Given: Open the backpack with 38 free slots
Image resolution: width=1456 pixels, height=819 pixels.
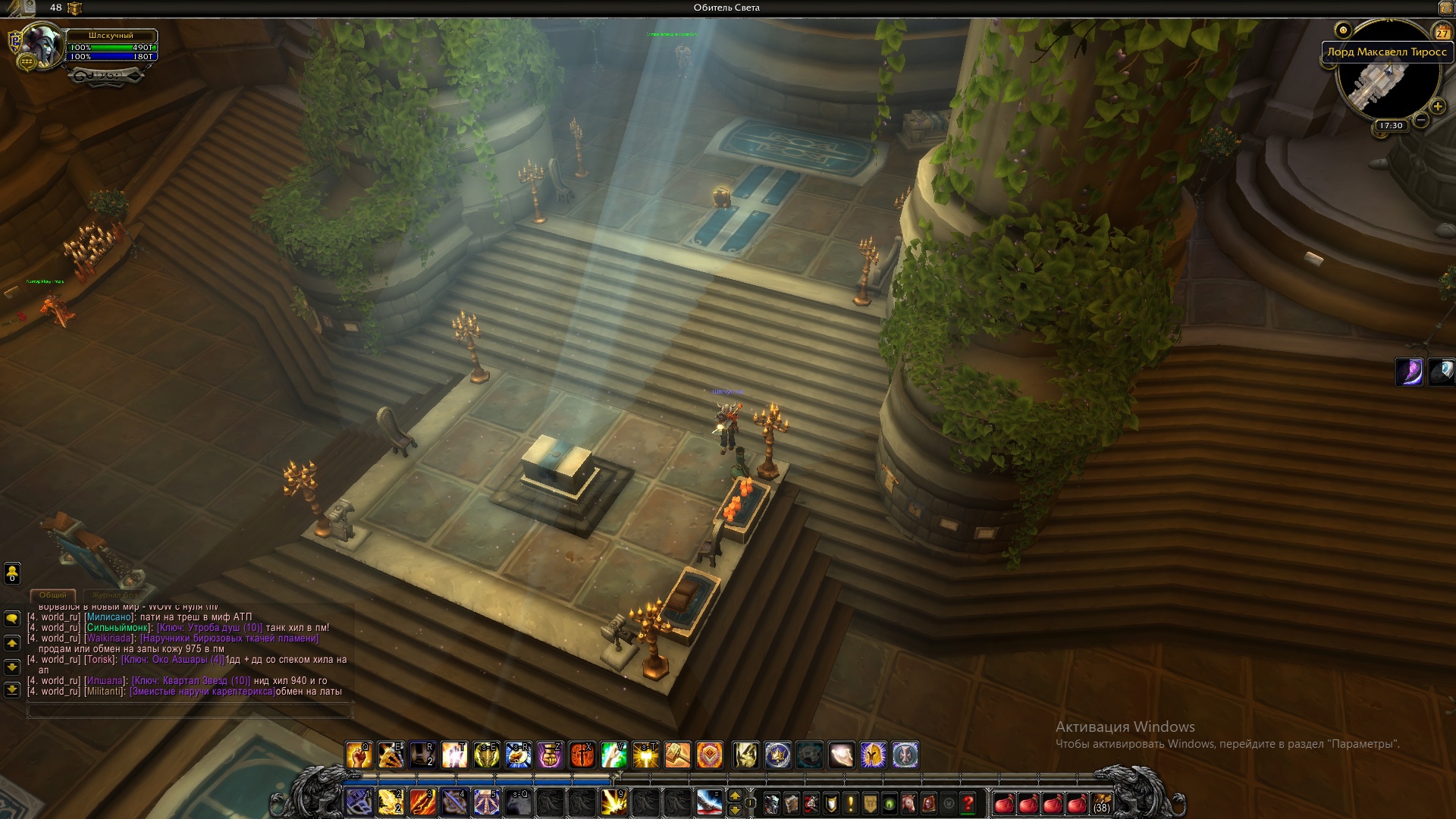Looking at the screenshot, I should point(1101,803).
